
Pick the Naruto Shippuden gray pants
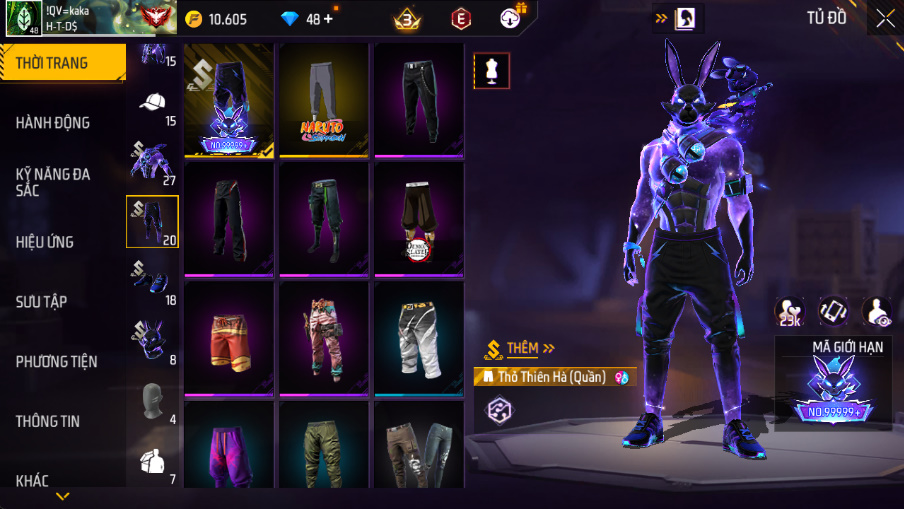click(x=323, y=100)
